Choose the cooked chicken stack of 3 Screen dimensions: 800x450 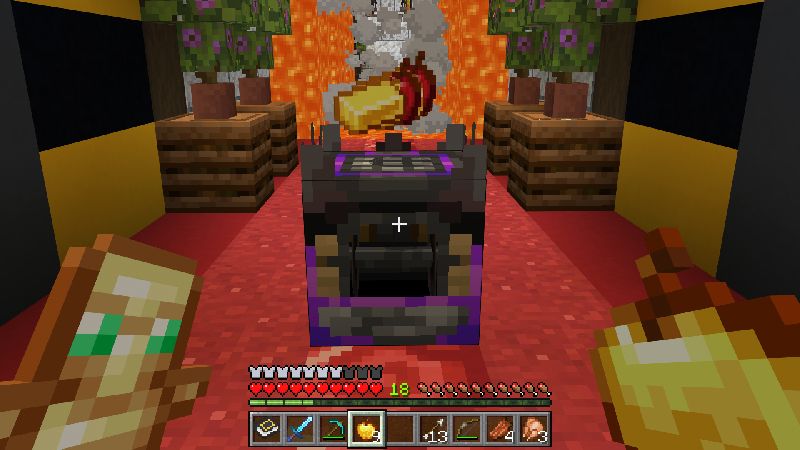[532, 429]
